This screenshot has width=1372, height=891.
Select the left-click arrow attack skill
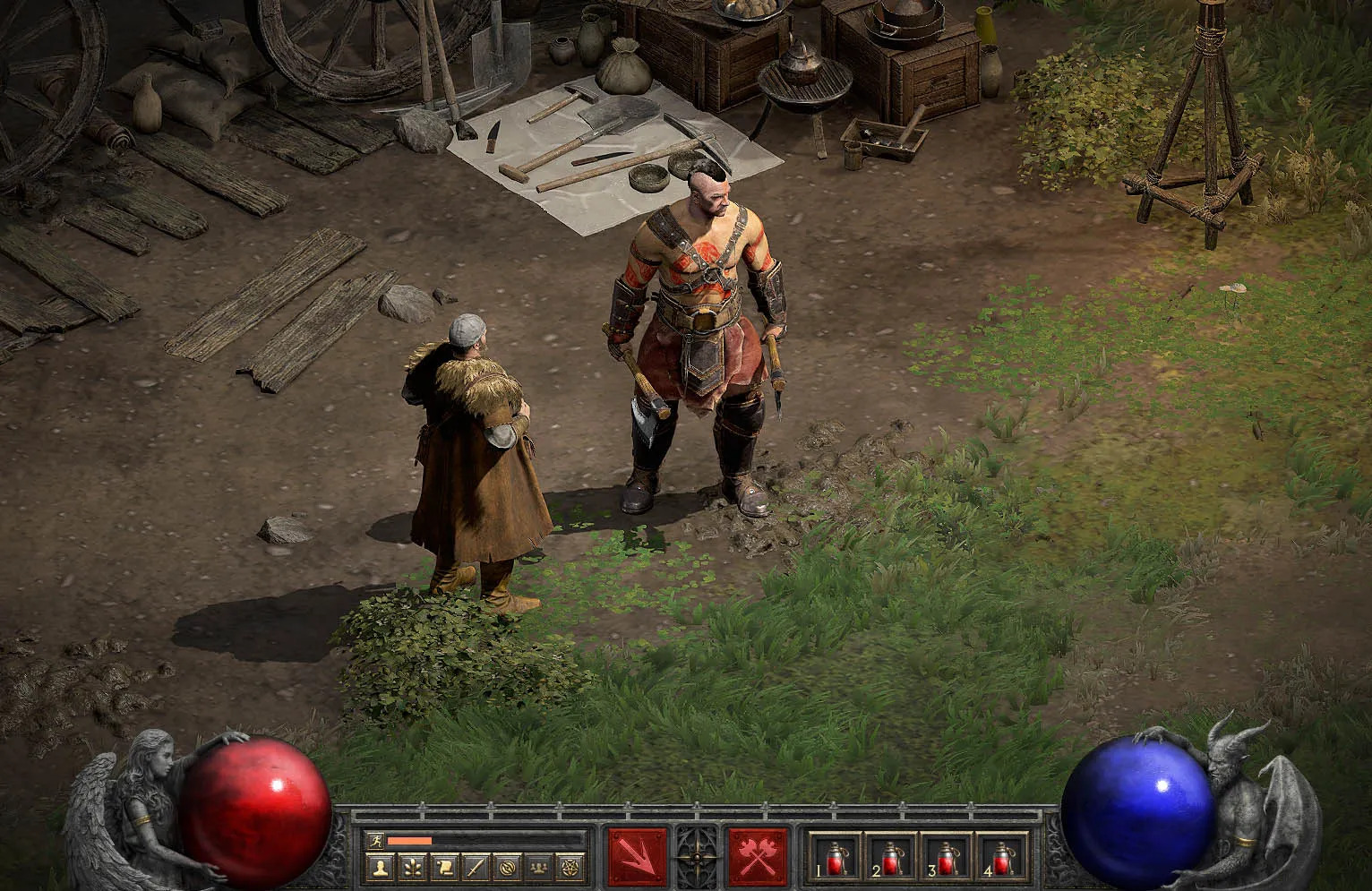[x=638, y=856]
